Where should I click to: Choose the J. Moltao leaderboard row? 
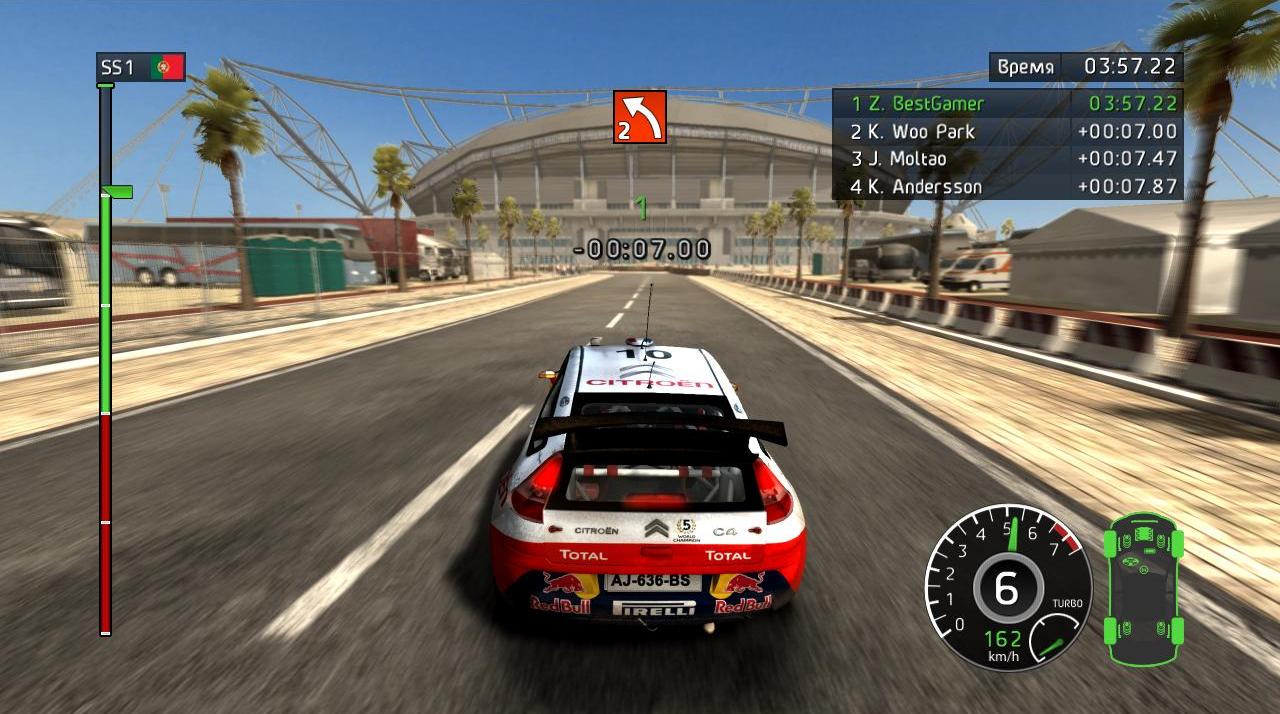(x=1007, y=158)
